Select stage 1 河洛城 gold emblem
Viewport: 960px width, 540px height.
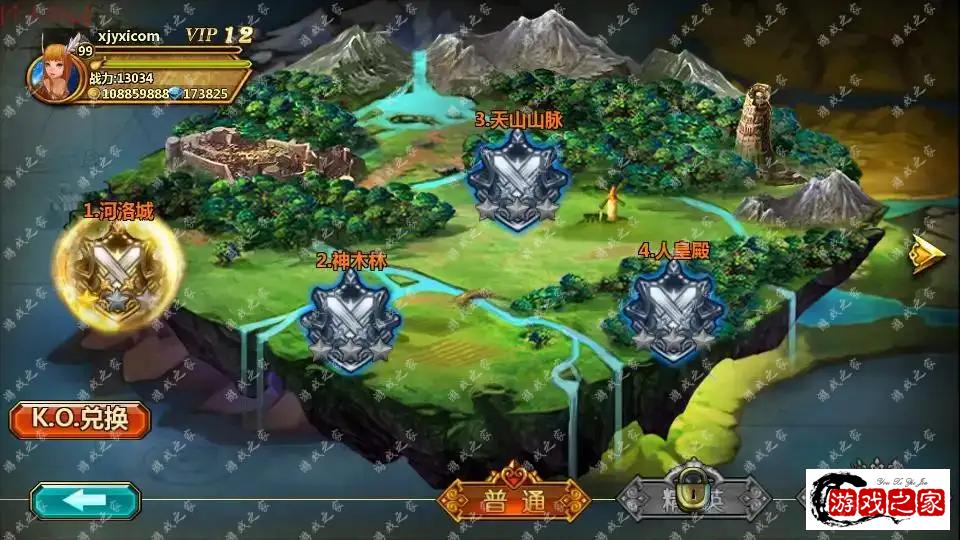coord(119,267)
